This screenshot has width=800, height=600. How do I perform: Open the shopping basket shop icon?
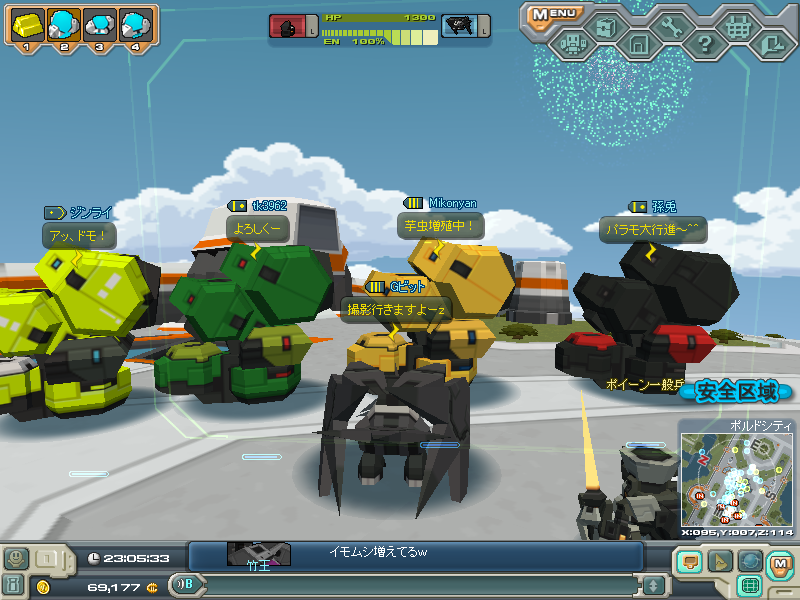738,28
